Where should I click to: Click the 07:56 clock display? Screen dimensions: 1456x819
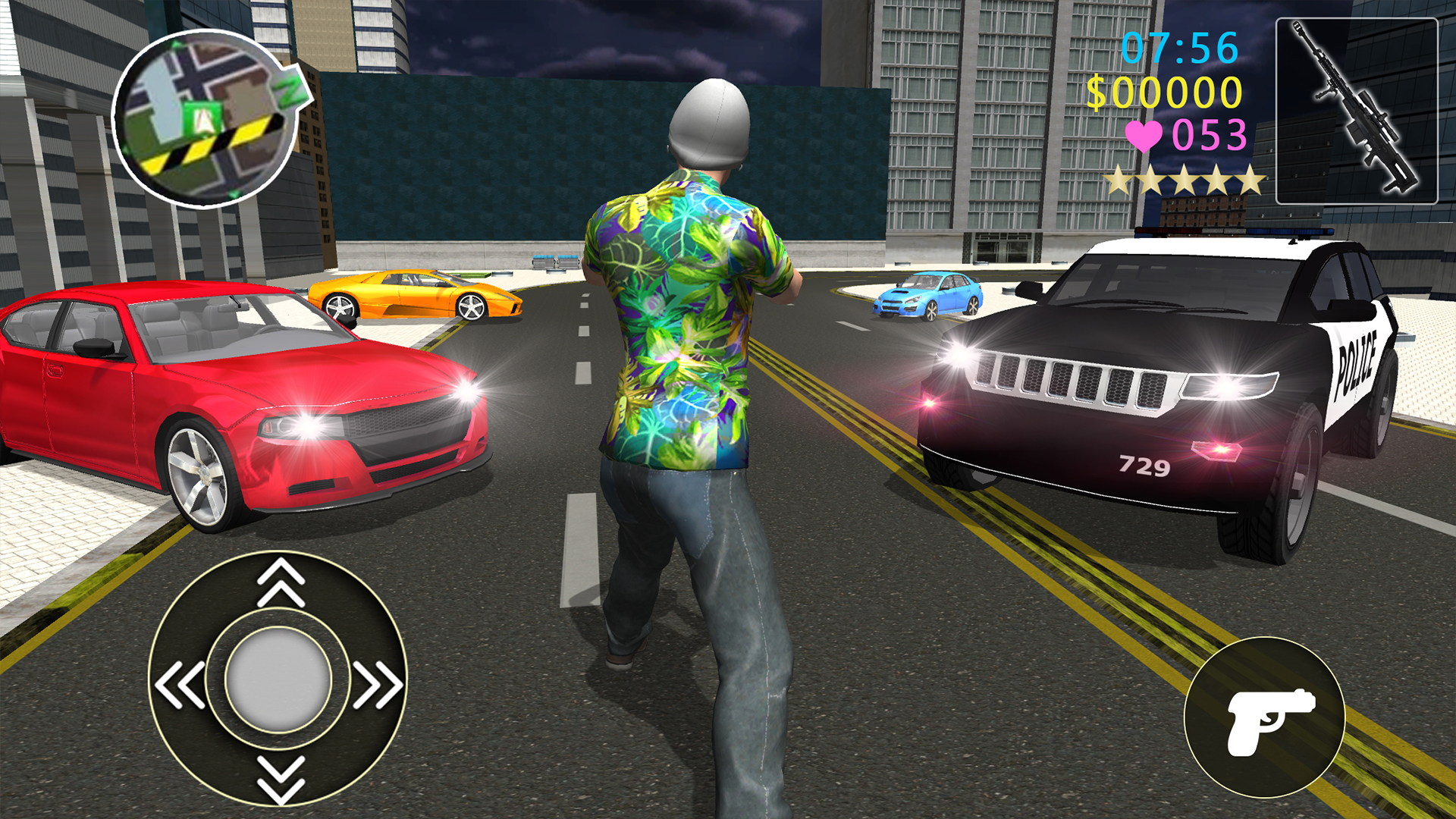point(1179,47)
